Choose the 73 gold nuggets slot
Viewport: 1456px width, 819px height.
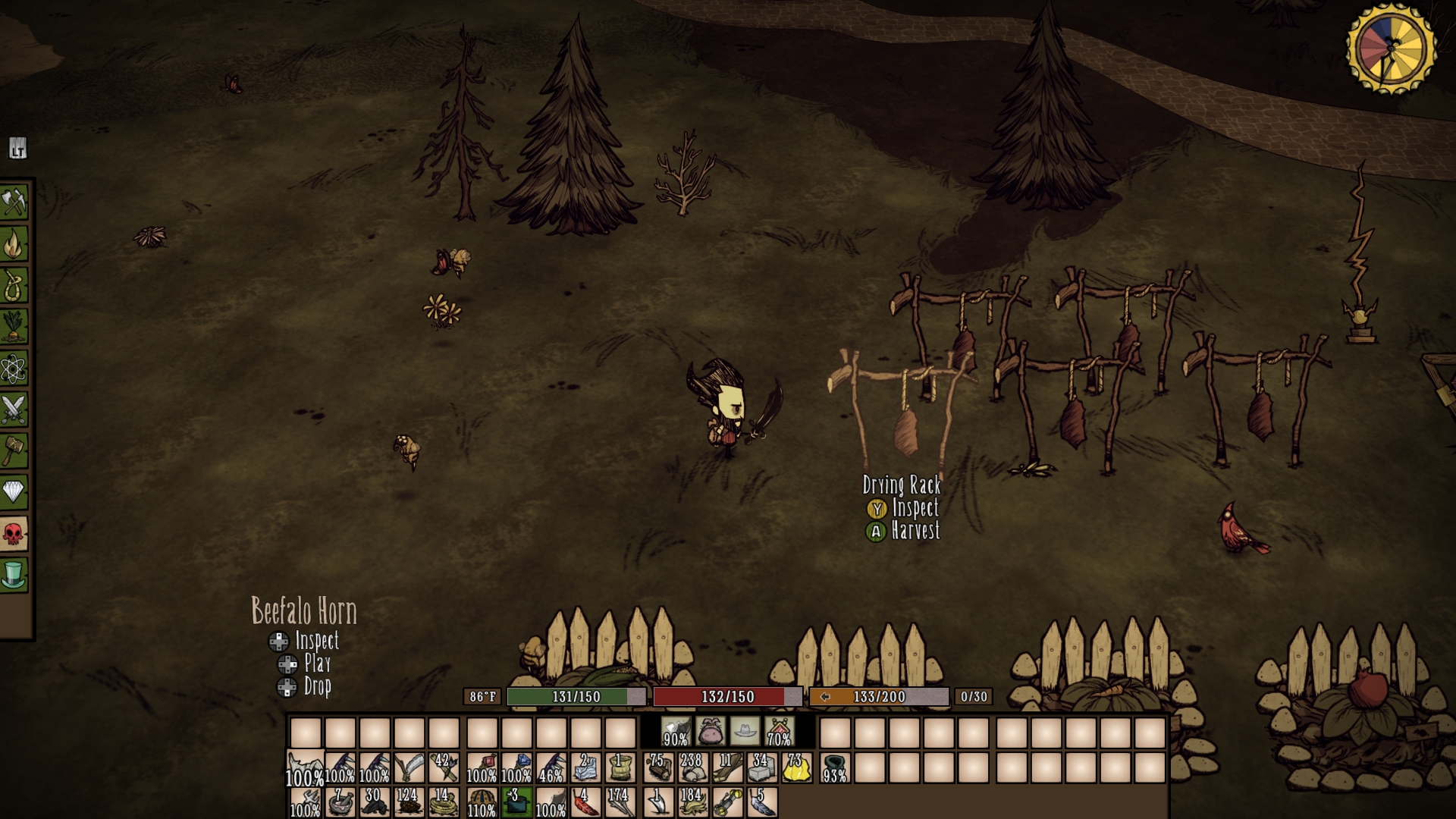tap(795, 767)
